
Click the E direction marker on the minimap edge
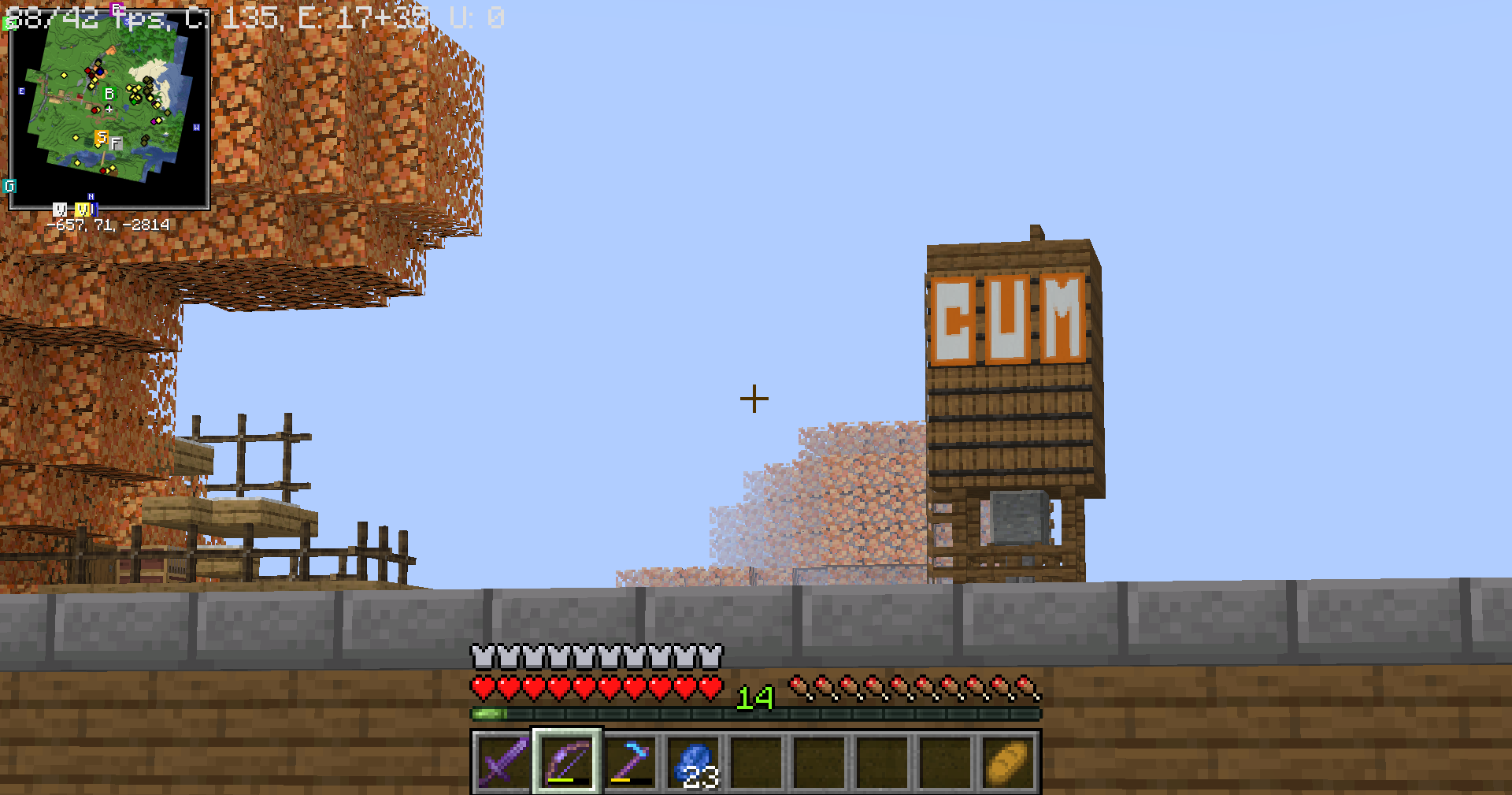pos(21,91)
